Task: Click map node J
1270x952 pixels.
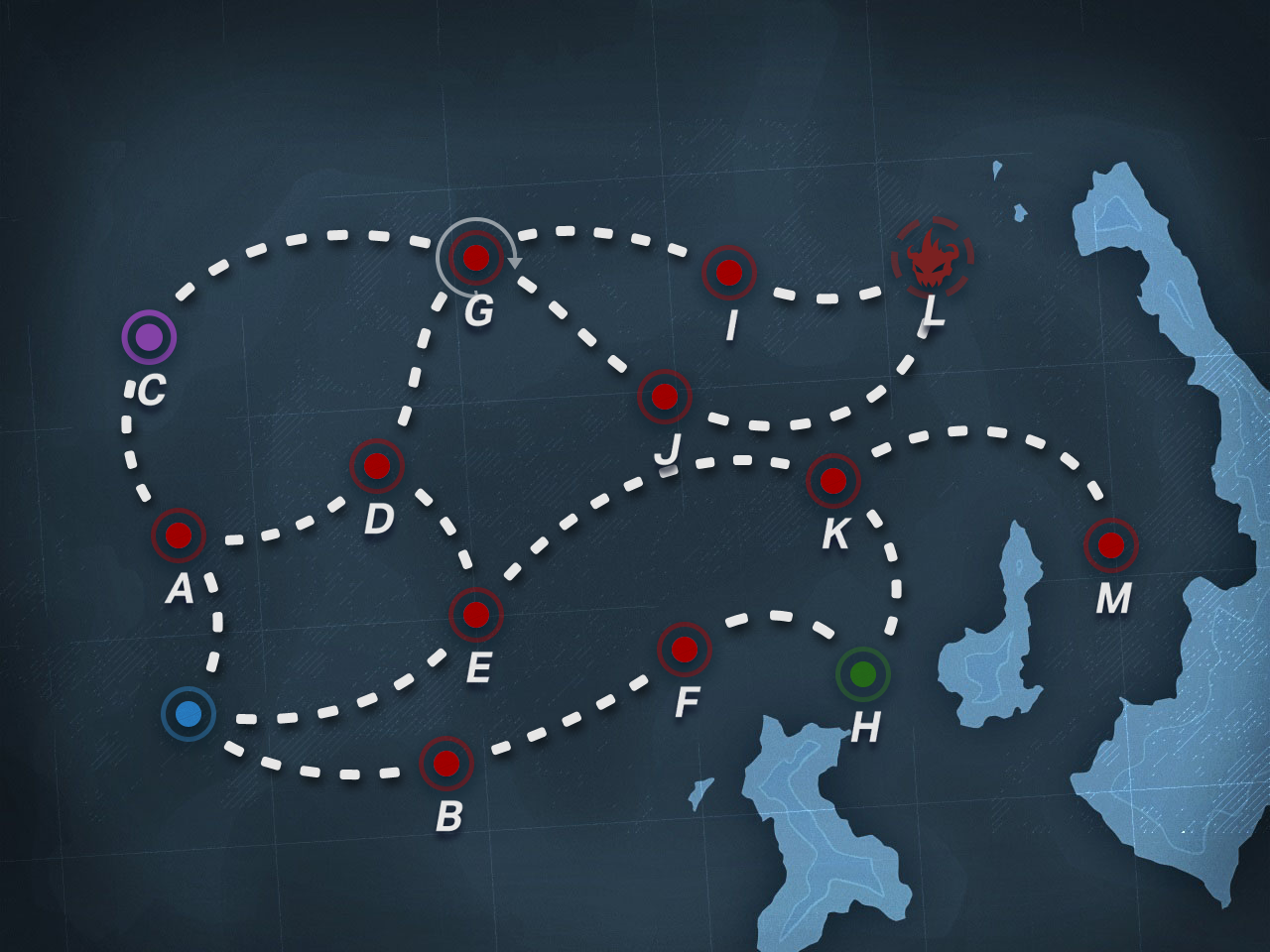Action: point(665,397)
